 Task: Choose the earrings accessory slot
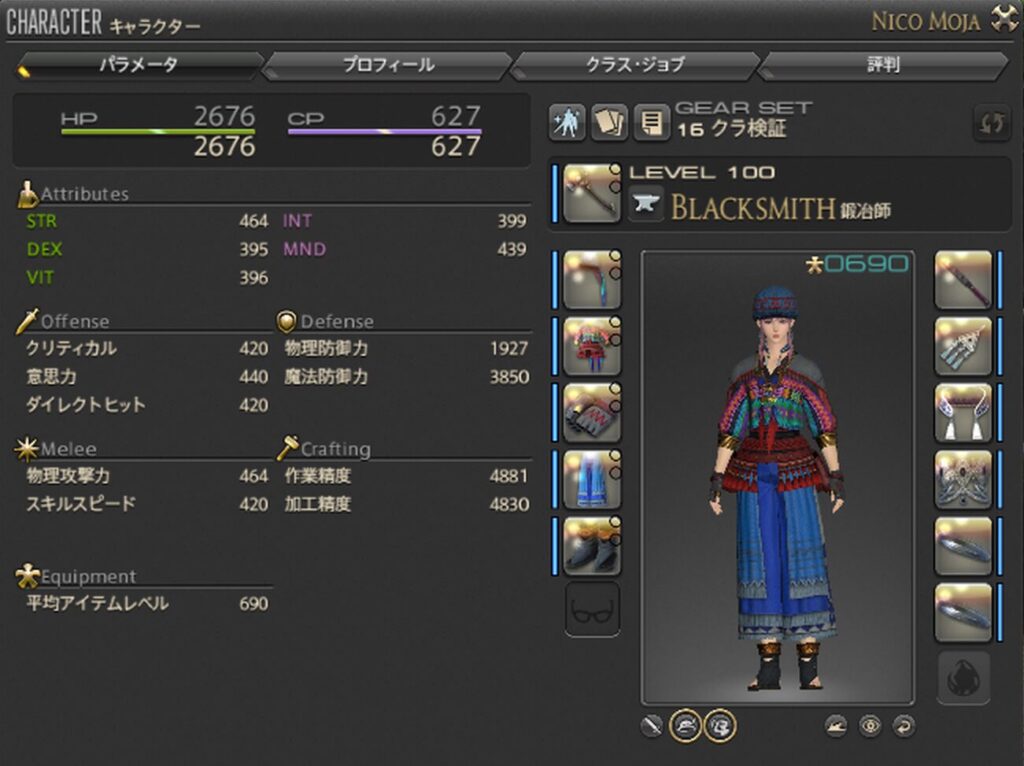coord(963,346)
